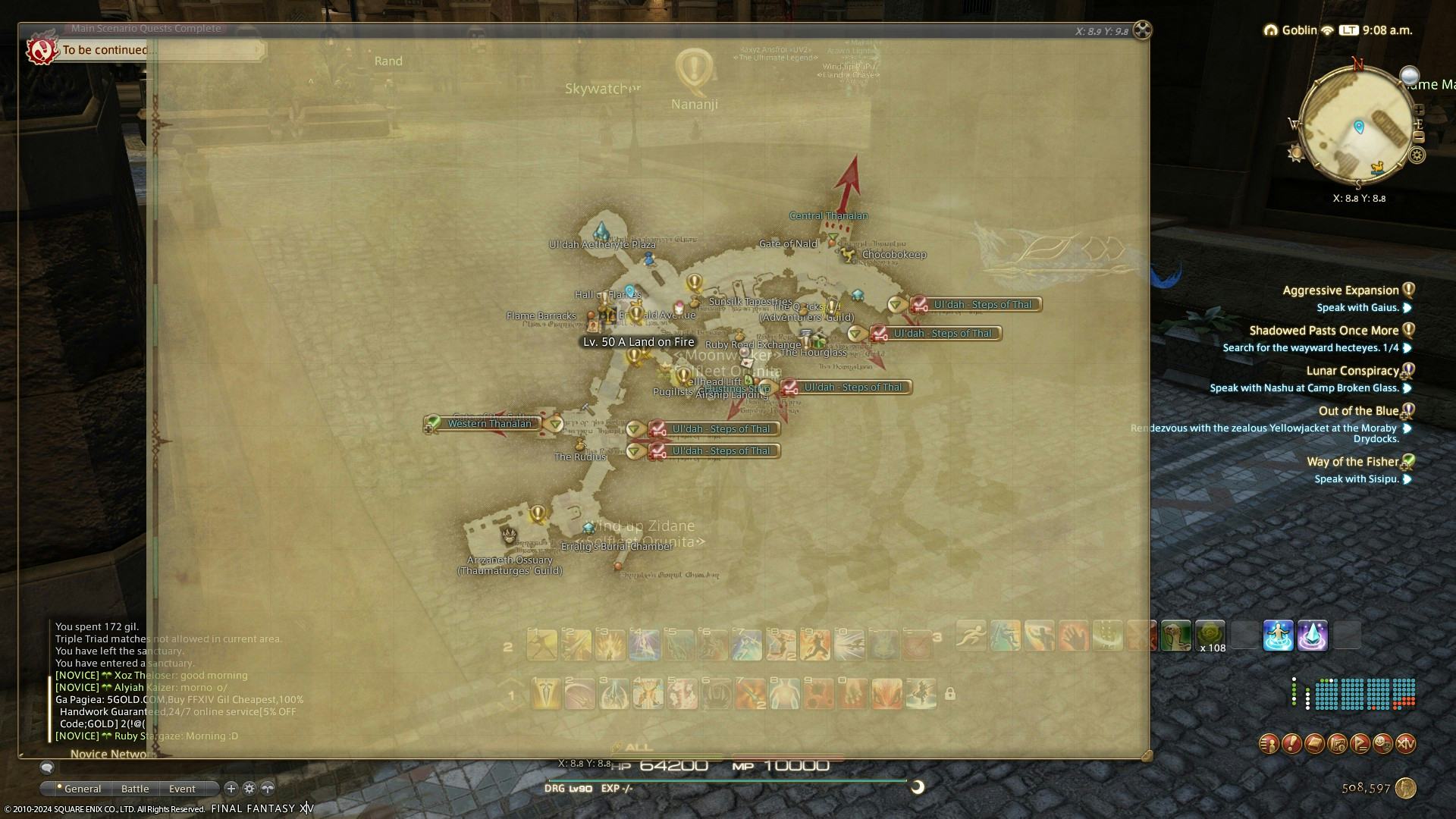Expand the chevron next to Speak with Gaius

point(1408,308)
